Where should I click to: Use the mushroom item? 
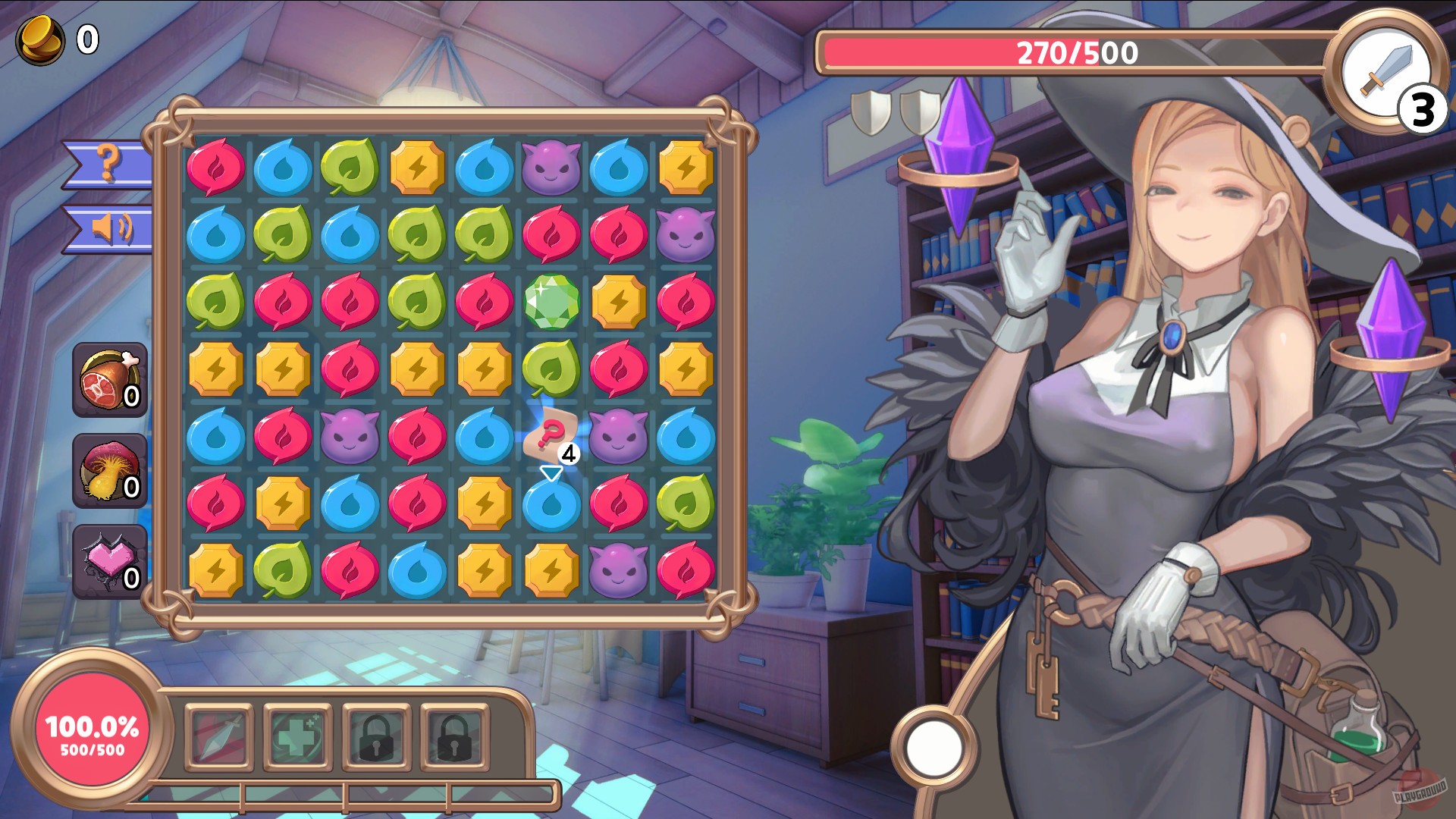pyautogui.click(x=108, y=470)
